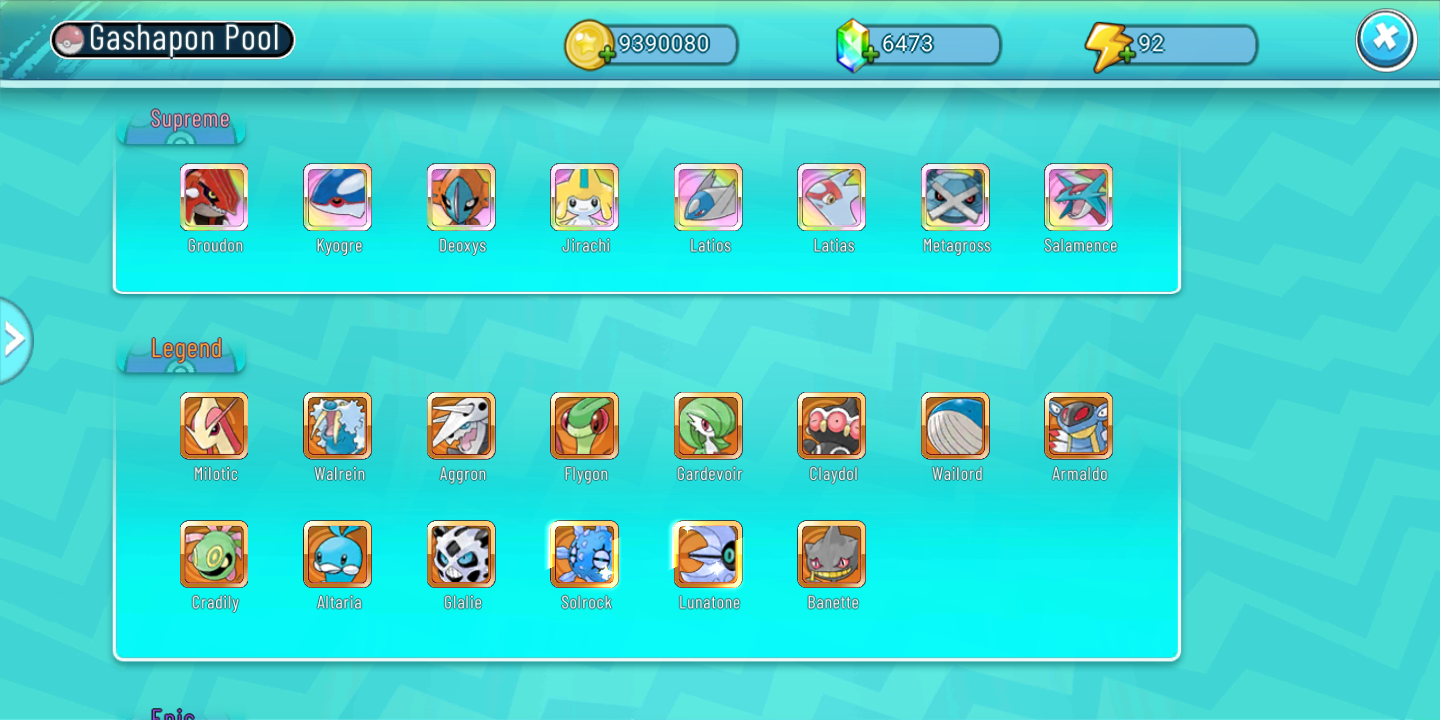1440x720 pixels.
Task: Select the Kyogre icon
Action: 338,197
